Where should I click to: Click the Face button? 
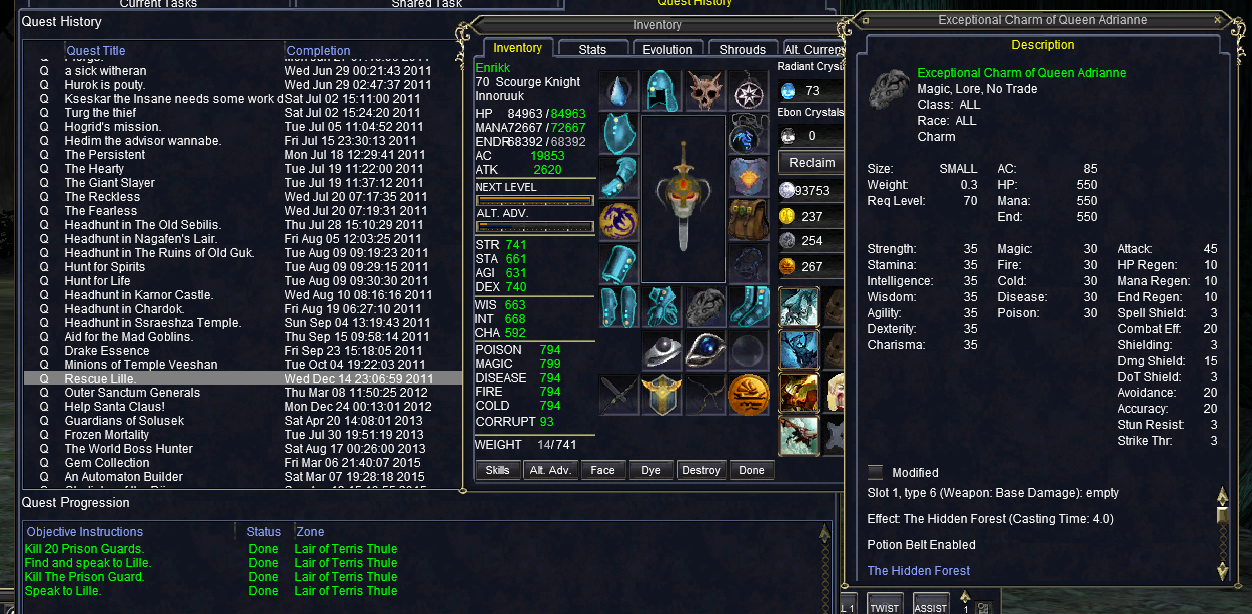[602, 470]
